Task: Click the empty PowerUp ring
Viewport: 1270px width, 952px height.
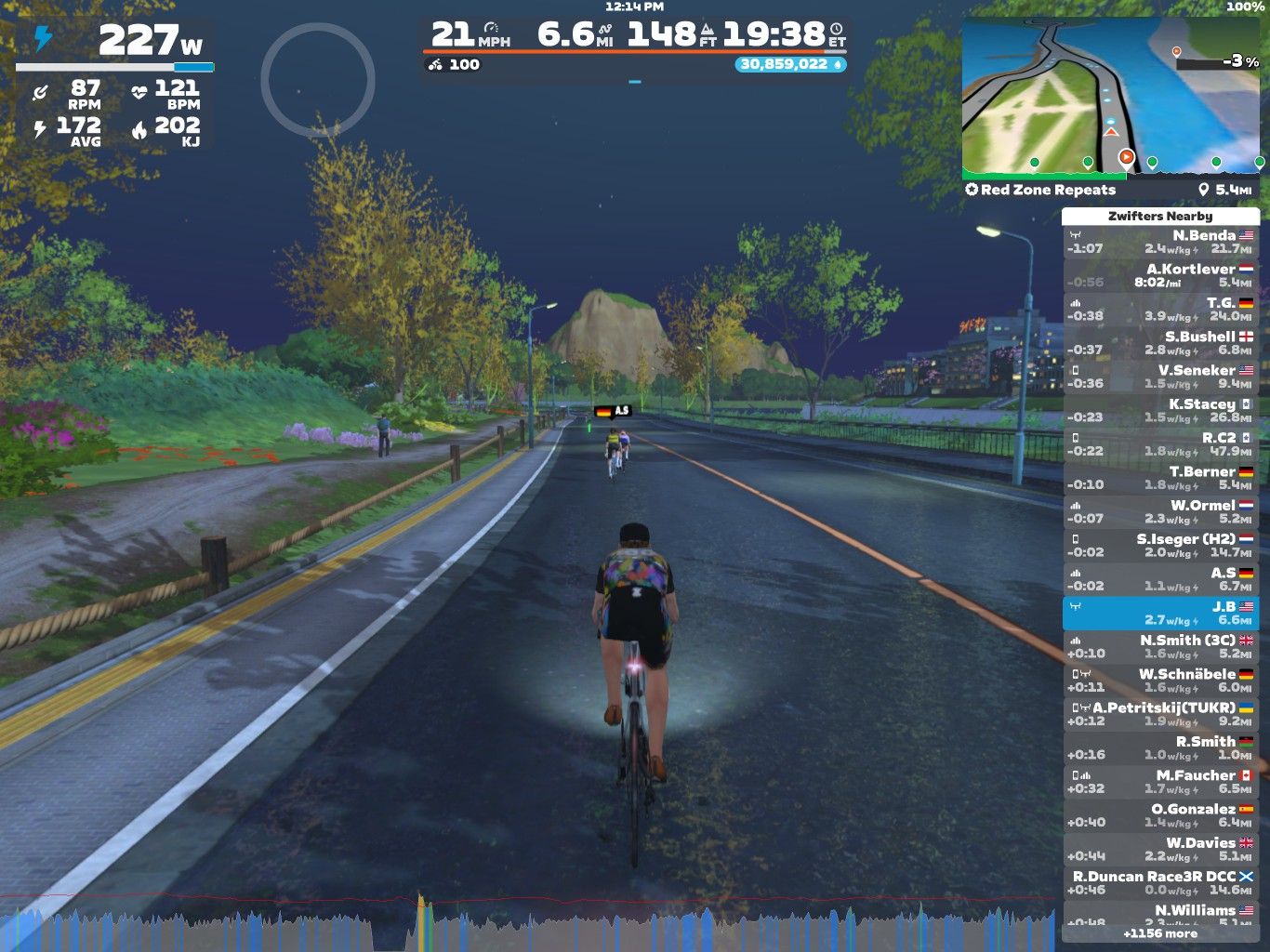Action: (317, 81)
